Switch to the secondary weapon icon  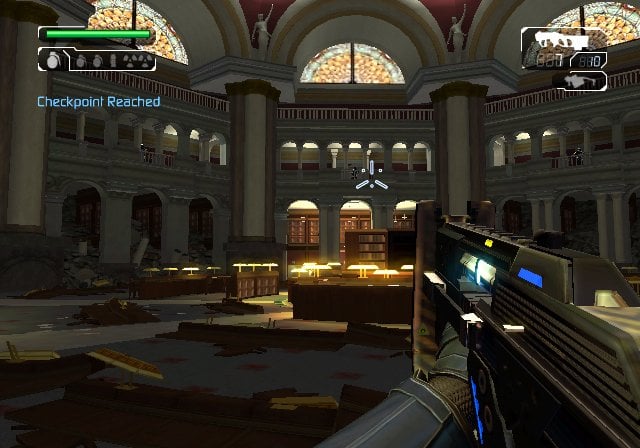pyautogui.click(x=578, y=81)
